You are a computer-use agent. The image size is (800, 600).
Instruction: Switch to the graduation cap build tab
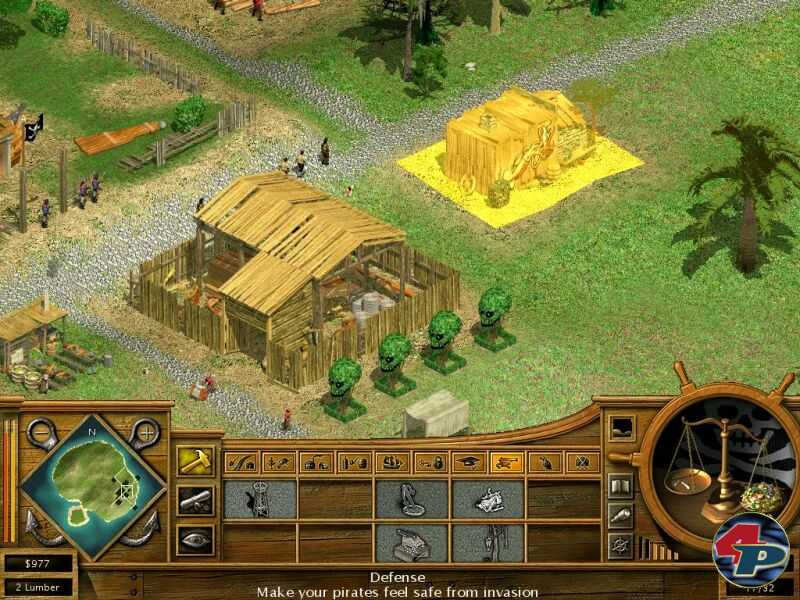click(x=469, y=462)
